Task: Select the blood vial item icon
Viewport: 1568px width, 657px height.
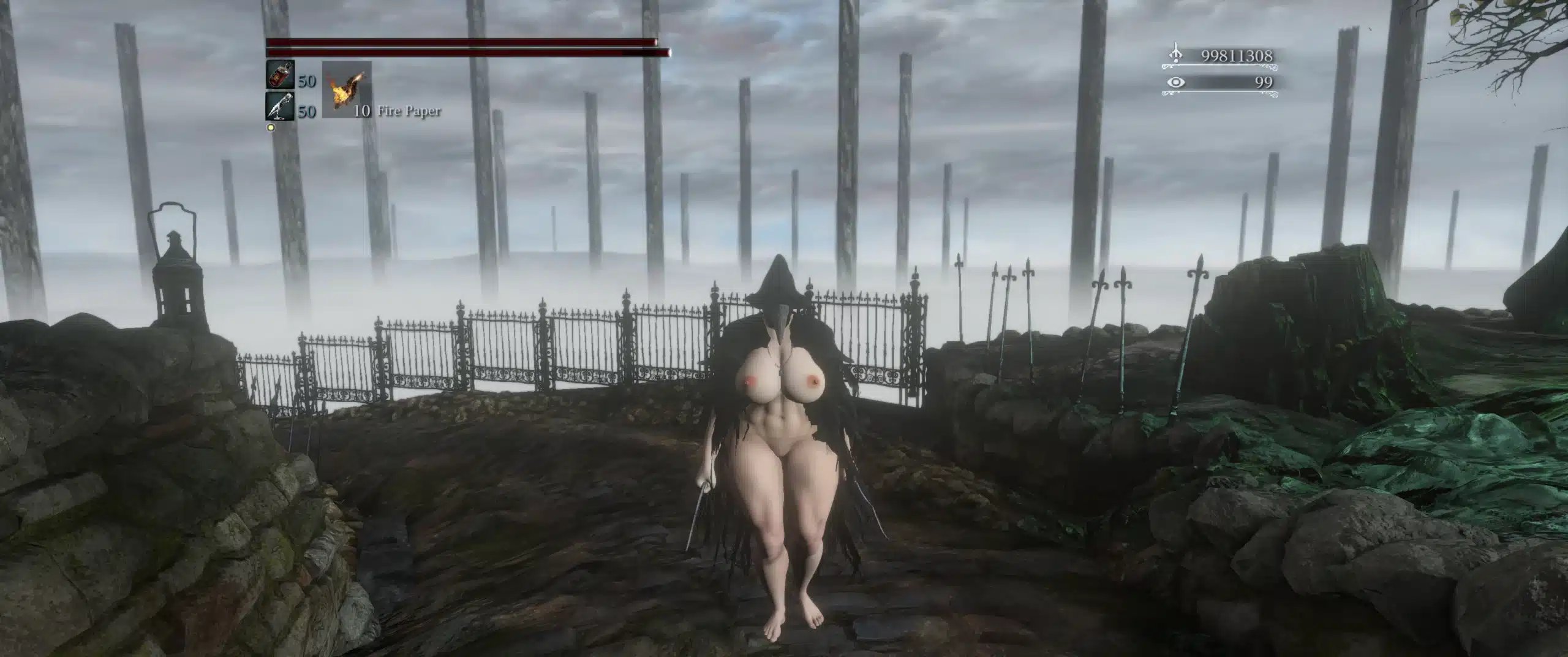Action: pyautogui.click(x=280, y=75)
